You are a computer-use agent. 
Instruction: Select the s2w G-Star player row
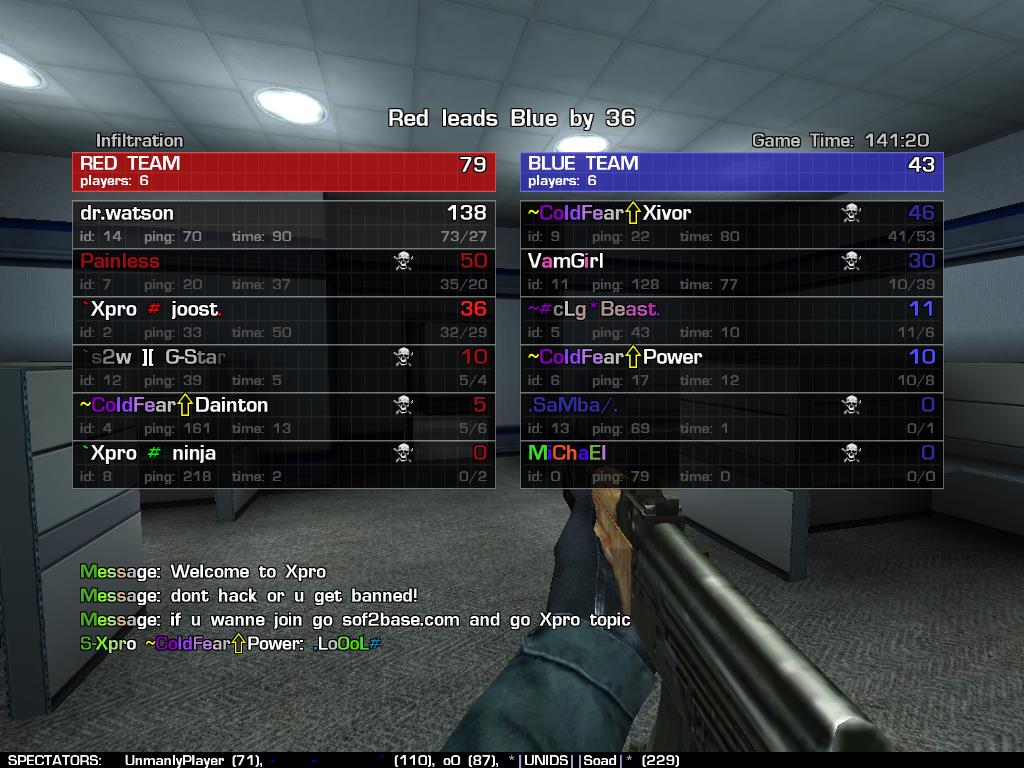coord(283,368)
